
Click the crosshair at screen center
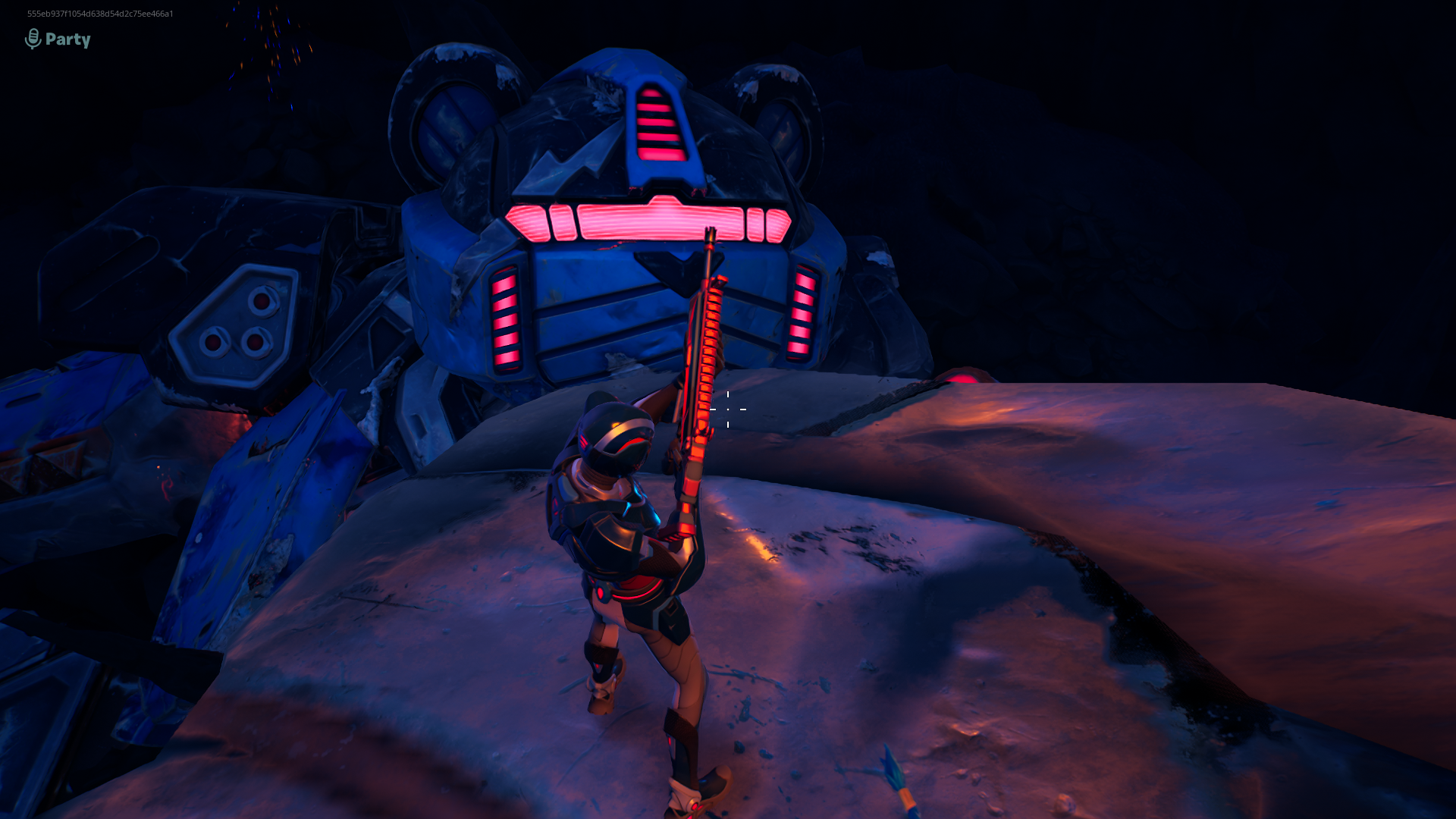coord(729,408)
